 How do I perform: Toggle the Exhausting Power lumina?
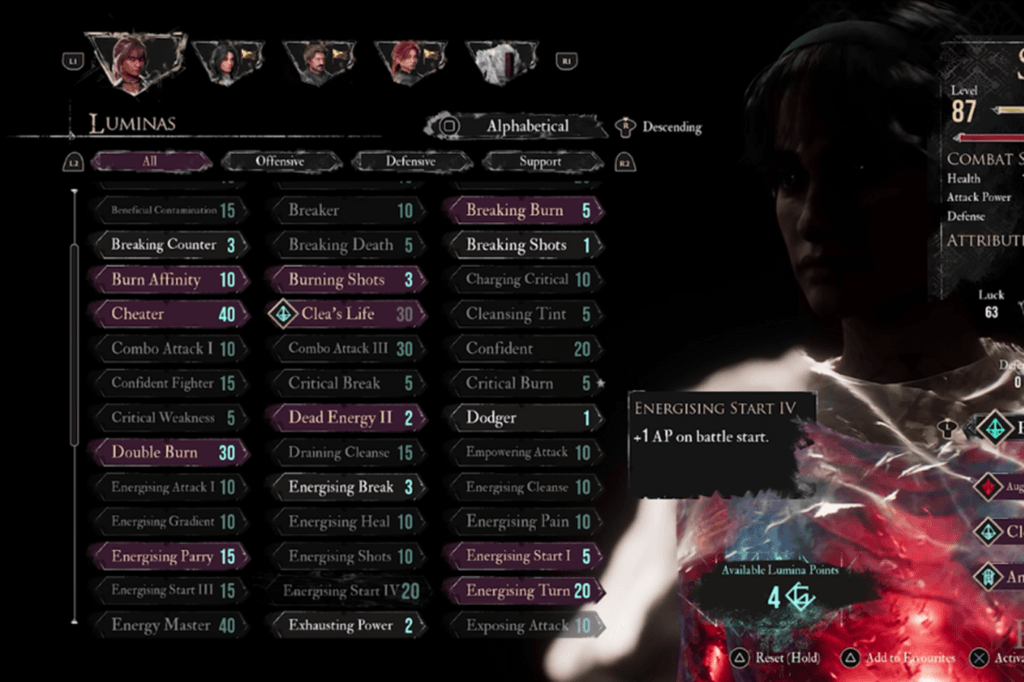tap(345, 626)
